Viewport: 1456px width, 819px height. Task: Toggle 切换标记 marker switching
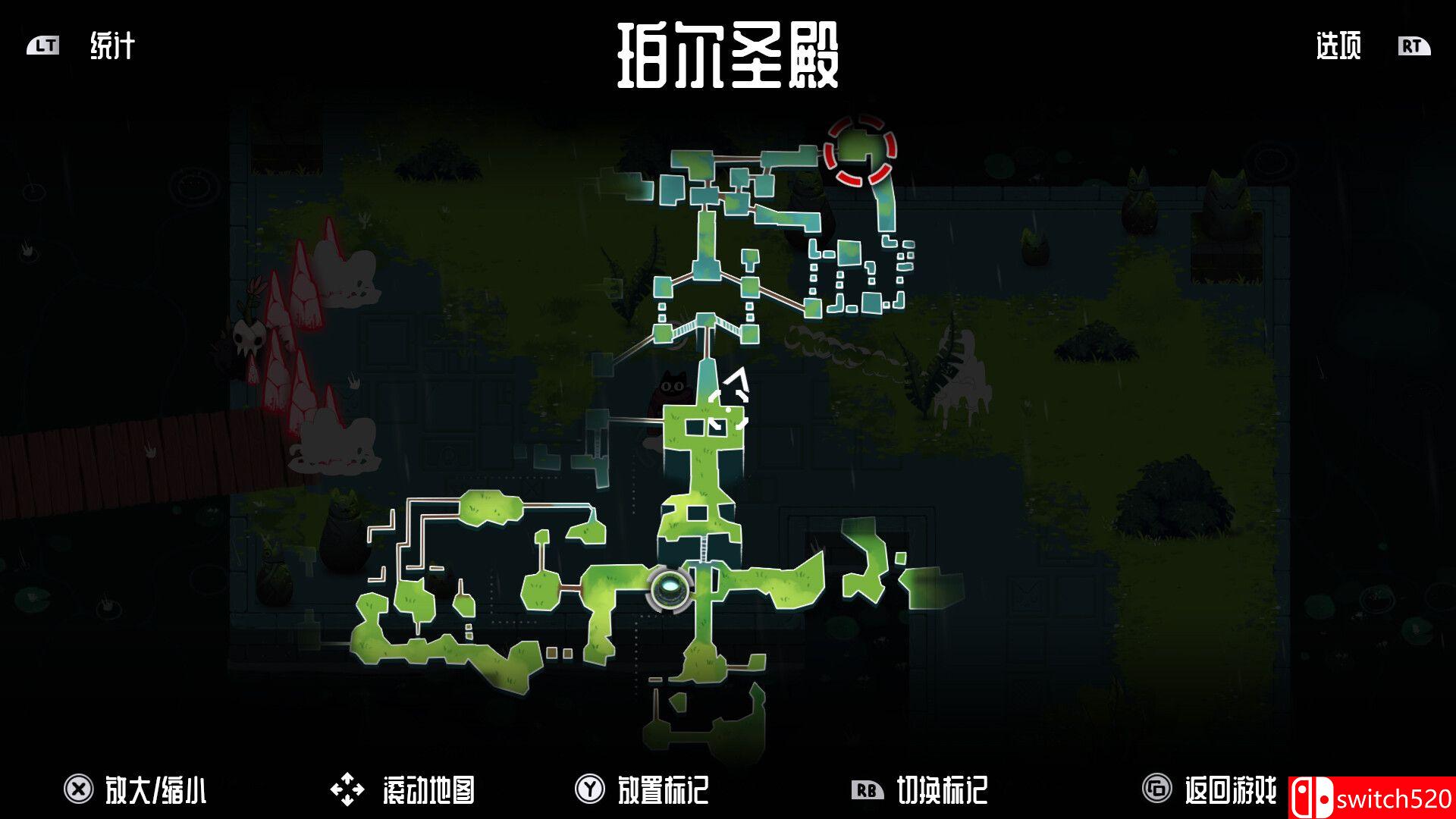click(943, 791)
